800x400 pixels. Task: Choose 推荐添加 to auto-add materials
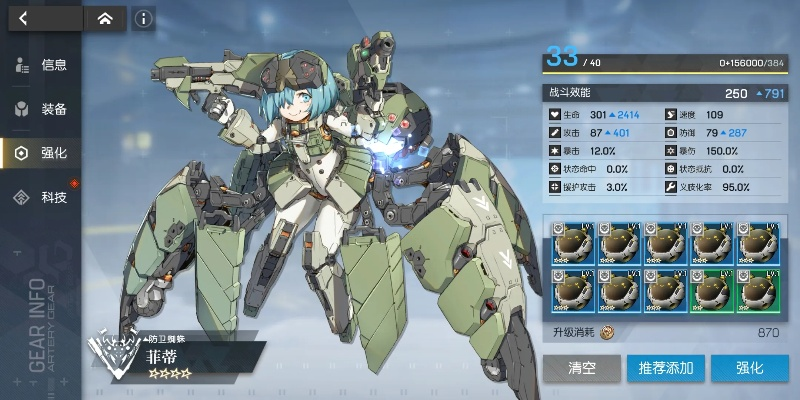(x=666, y=368)
